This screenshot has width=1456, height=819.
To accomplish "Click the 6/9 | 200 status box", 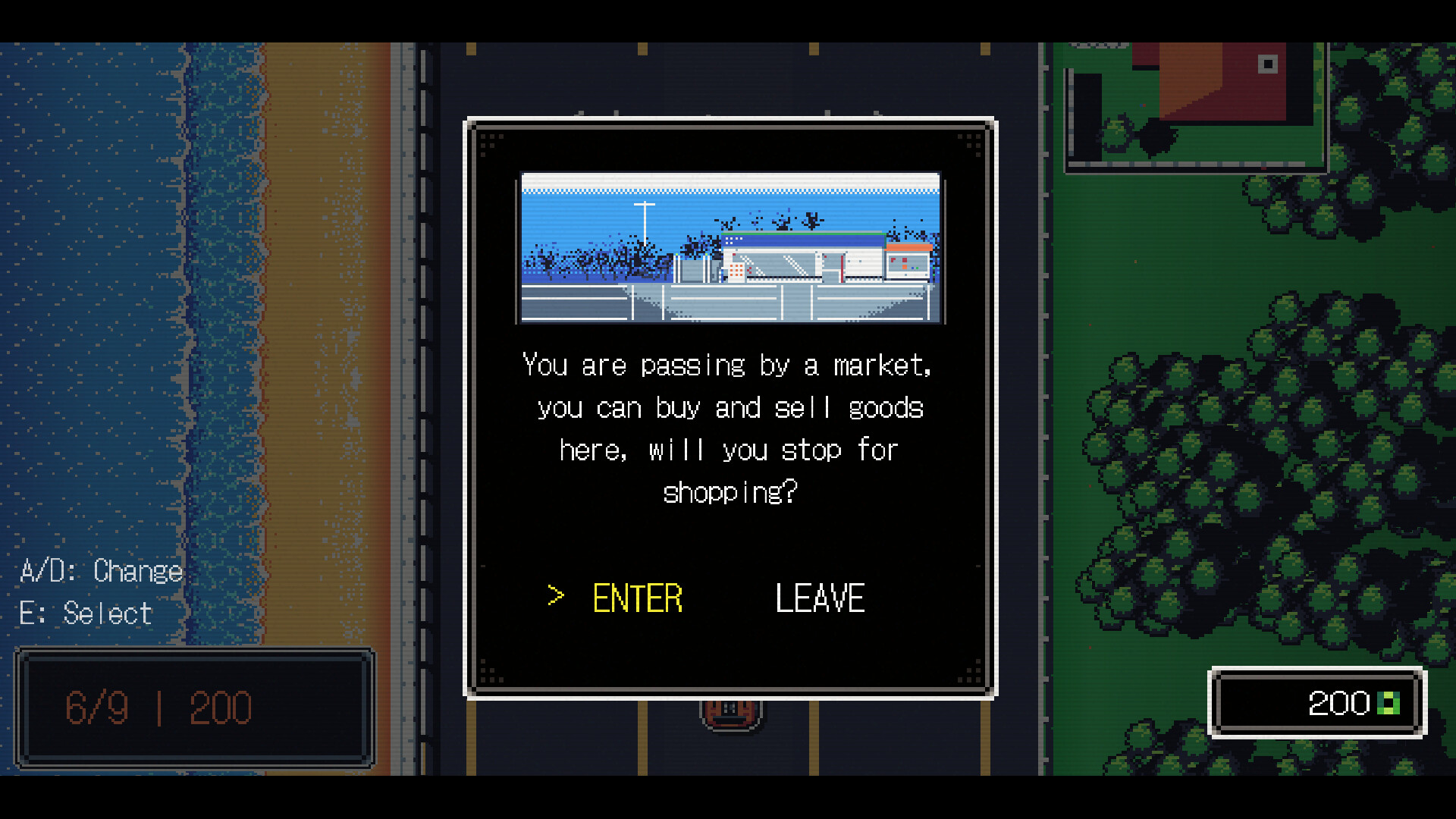I will coord(161,709).
